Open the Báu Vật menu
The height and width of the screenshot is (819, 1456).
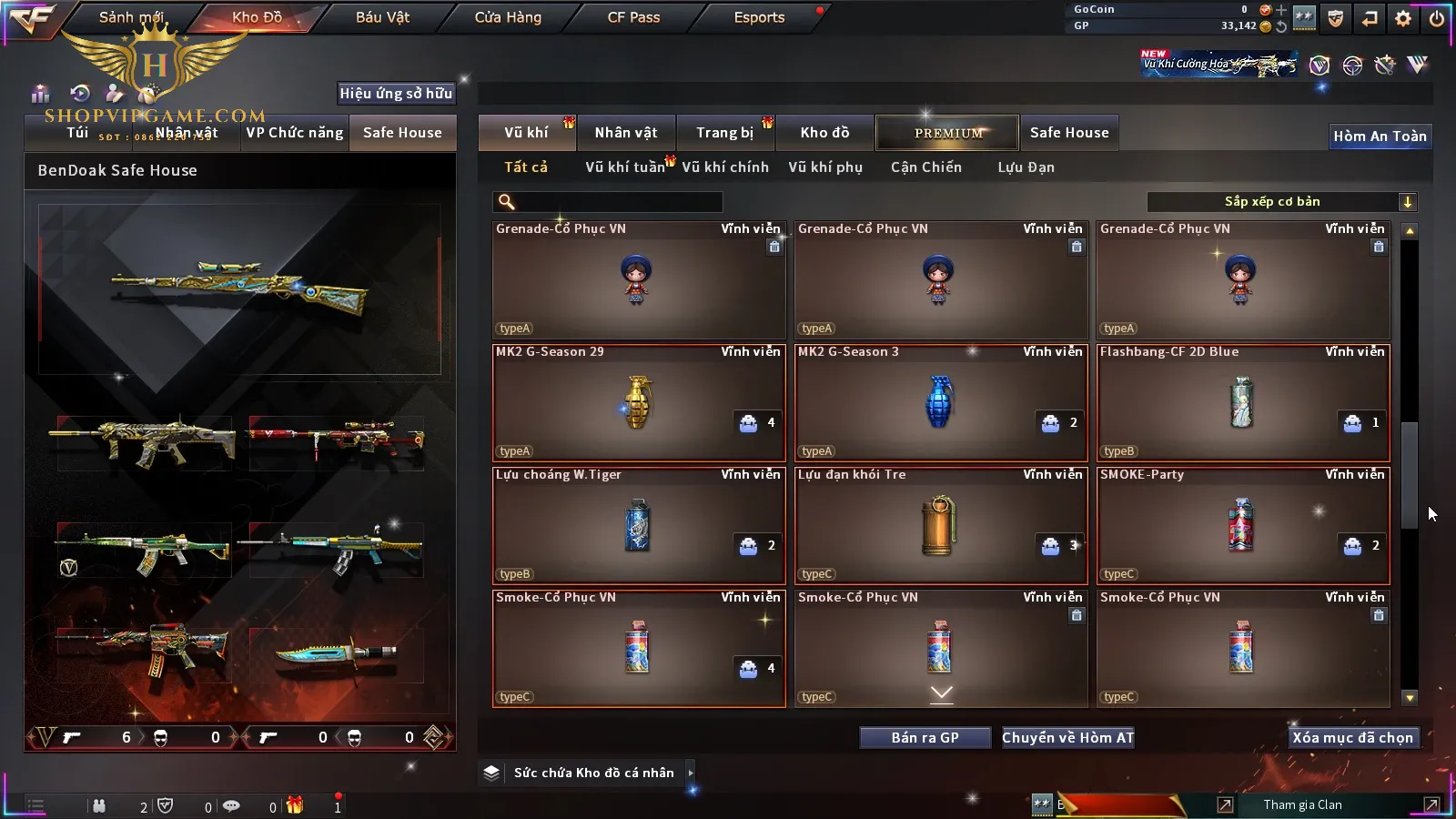[x=382, y=17]
